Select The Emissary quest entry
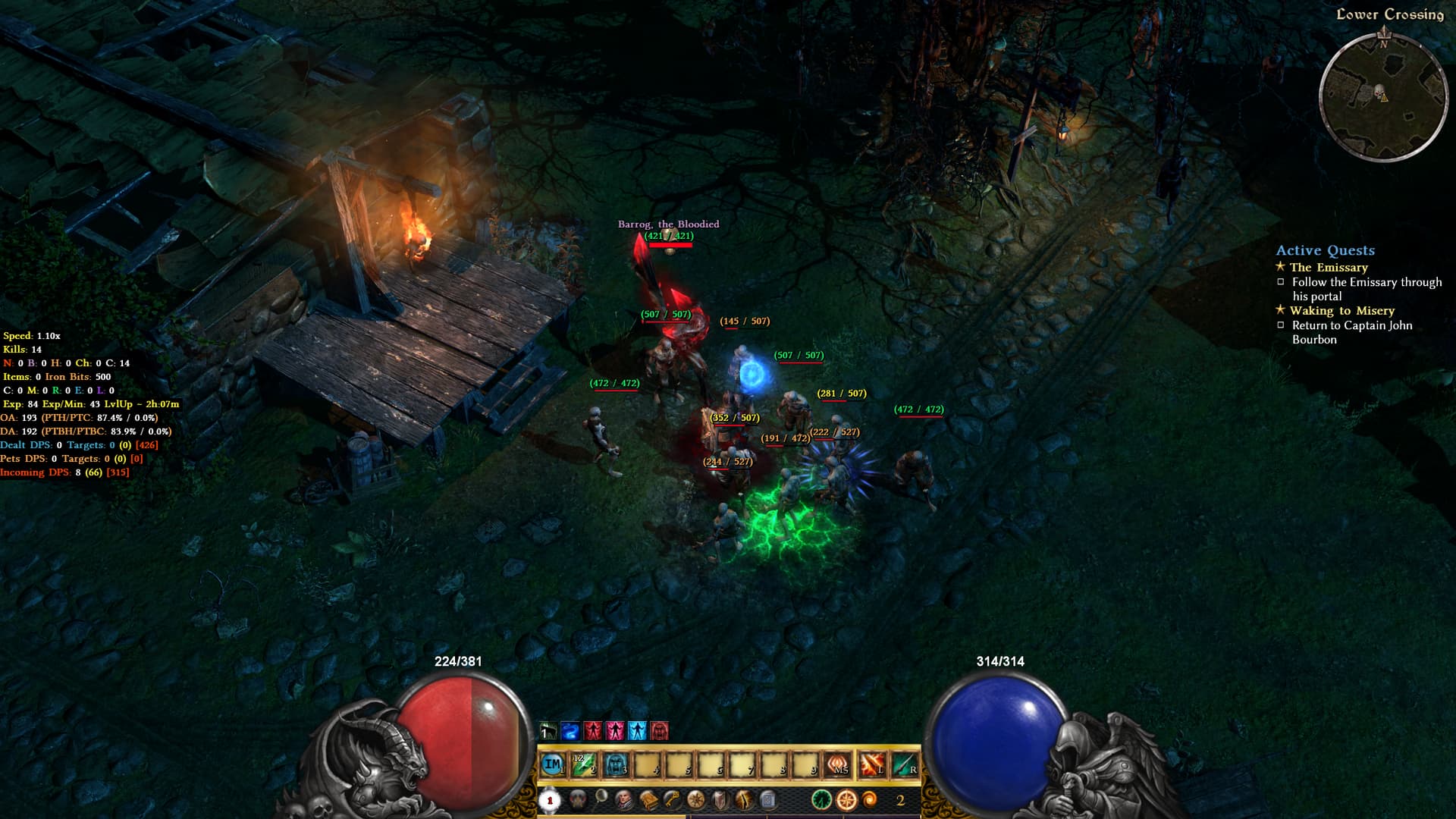Image resolution: width=1456 pixels, height=819 pixels. tap(1329, 267)
